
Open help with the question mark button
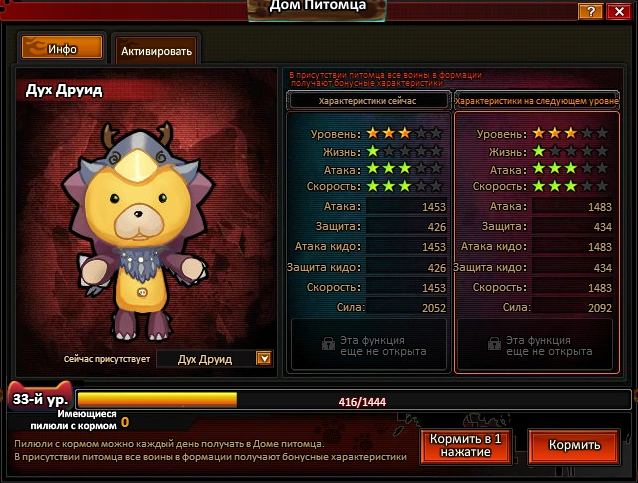point(594,10)
